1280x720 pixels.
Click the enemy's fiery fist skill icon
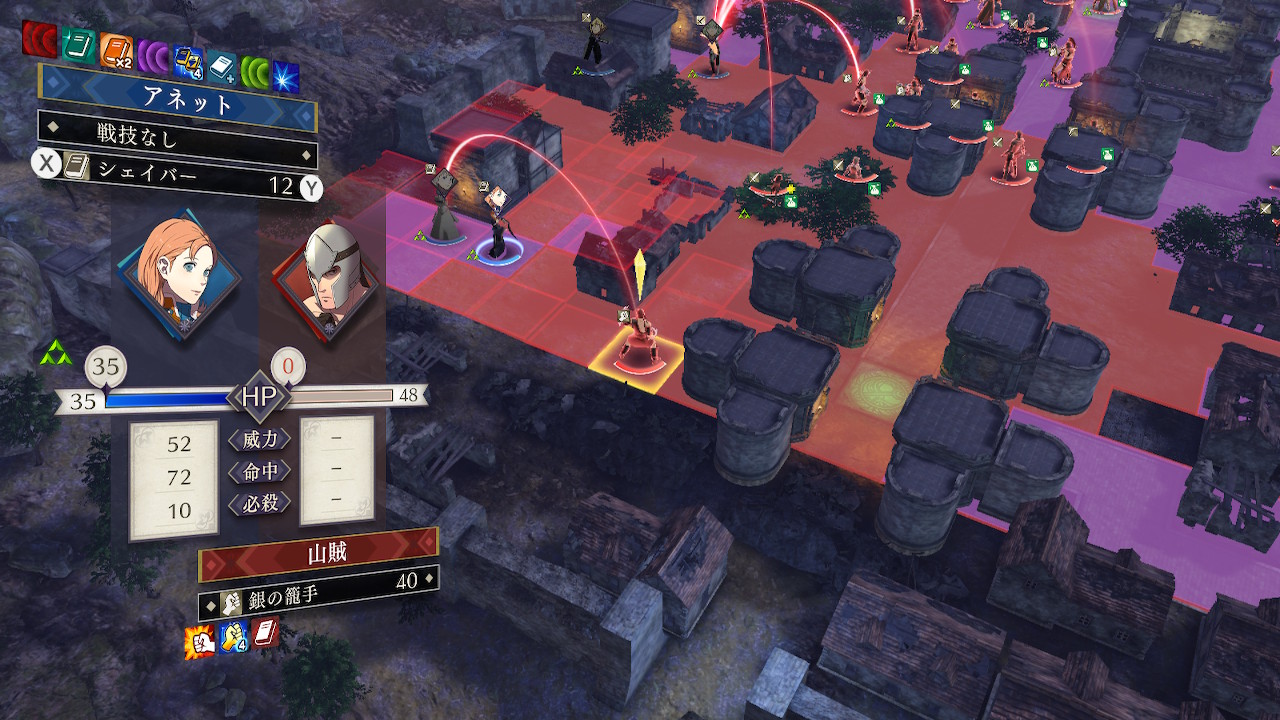[200, 641]
